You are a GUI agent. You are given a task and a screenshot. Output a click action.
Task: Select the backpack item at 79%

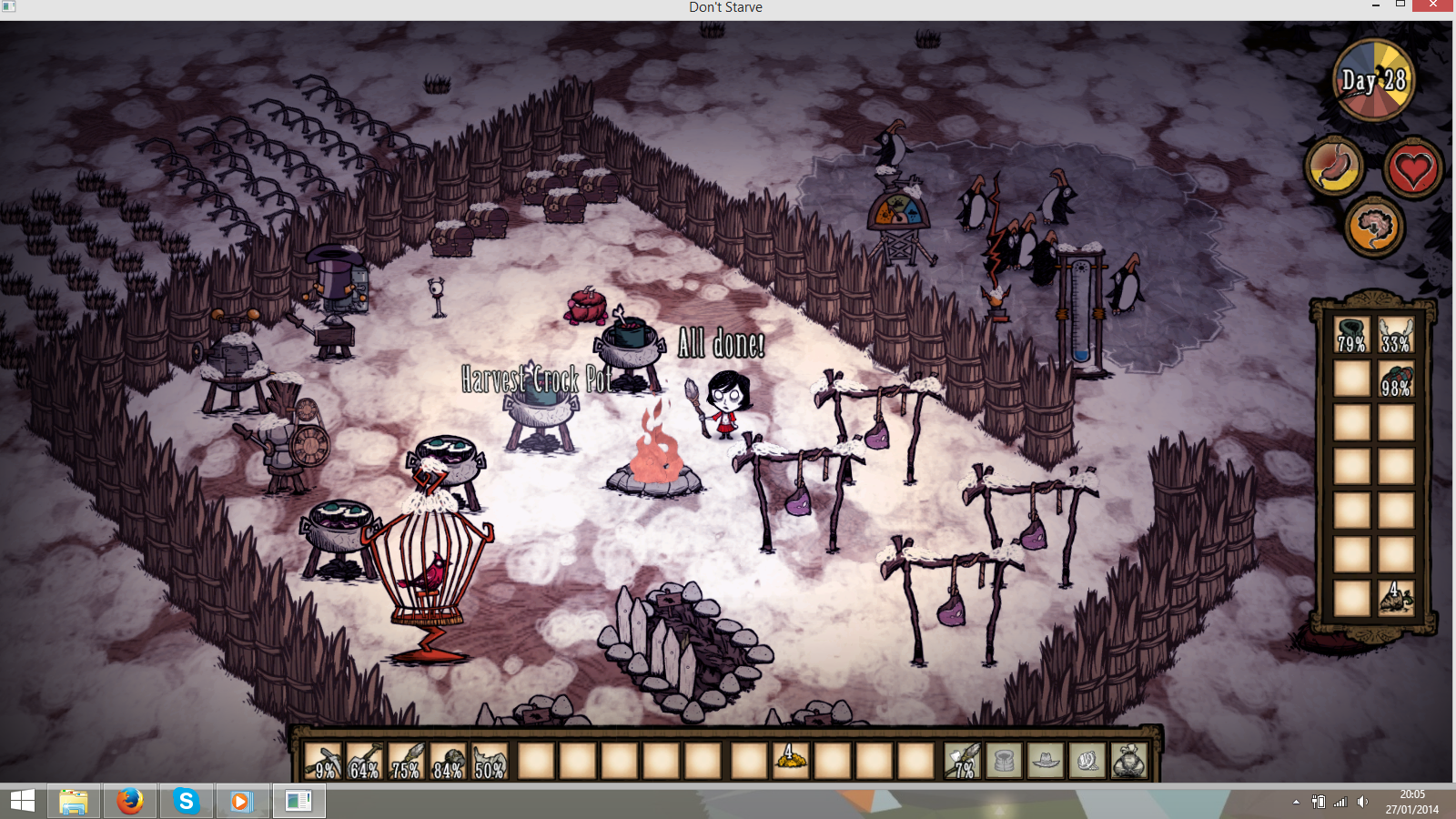pyautogui.click(x=1351, y=335)
